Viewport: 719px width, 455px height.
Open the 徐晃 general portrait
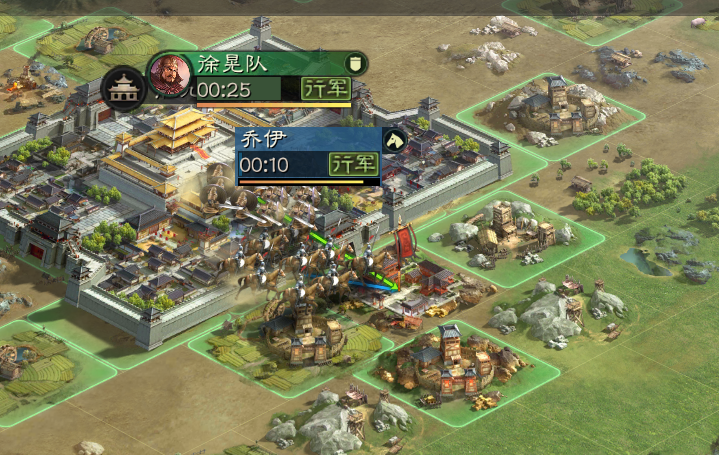[x=170, y=77]
